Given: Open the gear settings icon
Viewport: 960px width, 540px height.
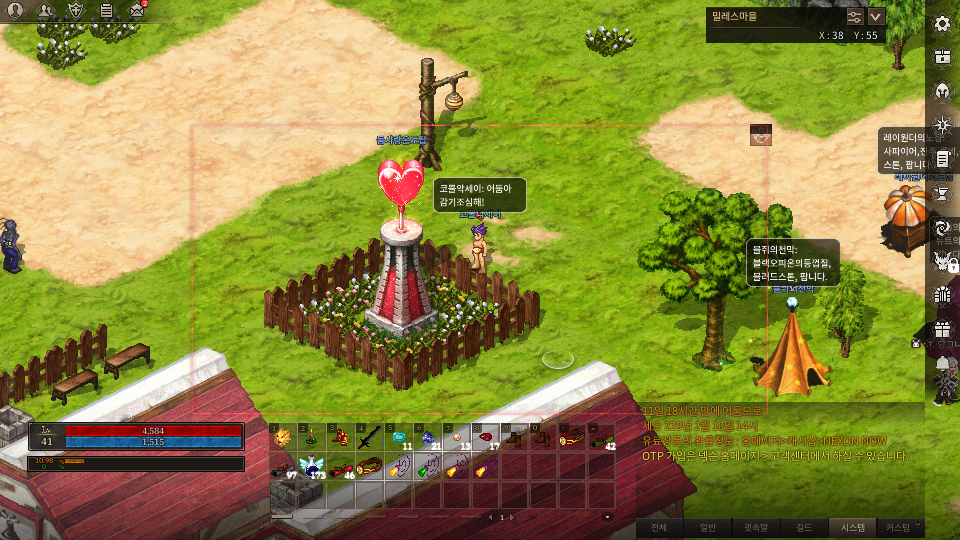Looking at the screenshot, I should (942, 23).
